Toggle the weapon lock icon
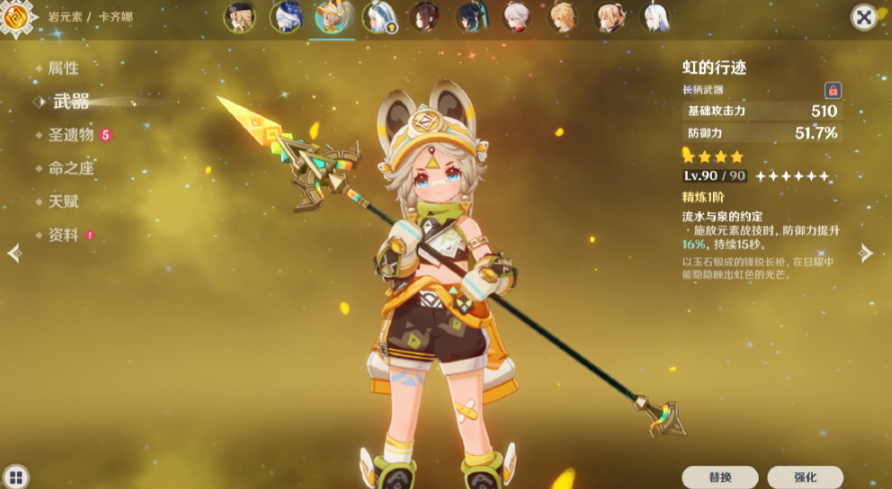 832,90
